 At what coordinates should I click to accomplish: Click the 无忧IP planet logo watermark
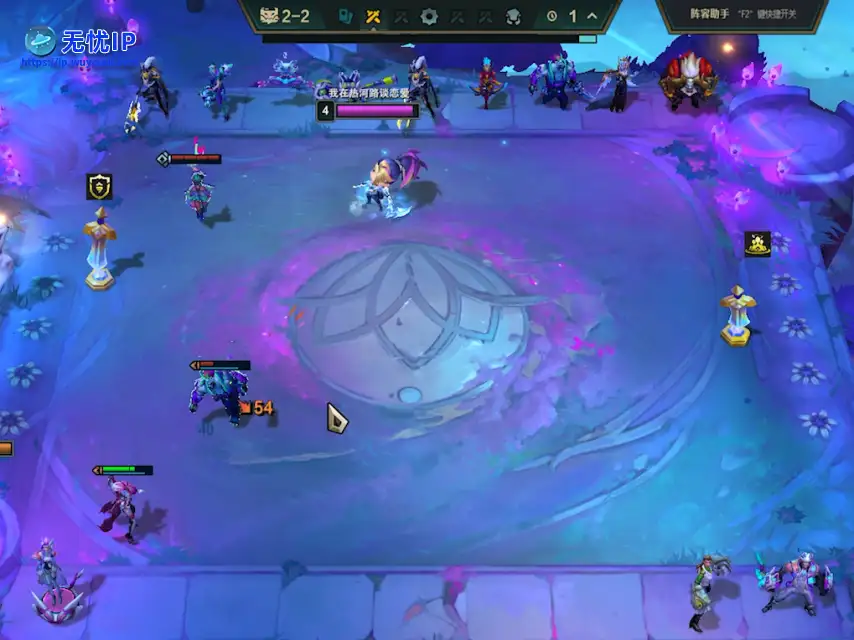pos(41,41)
